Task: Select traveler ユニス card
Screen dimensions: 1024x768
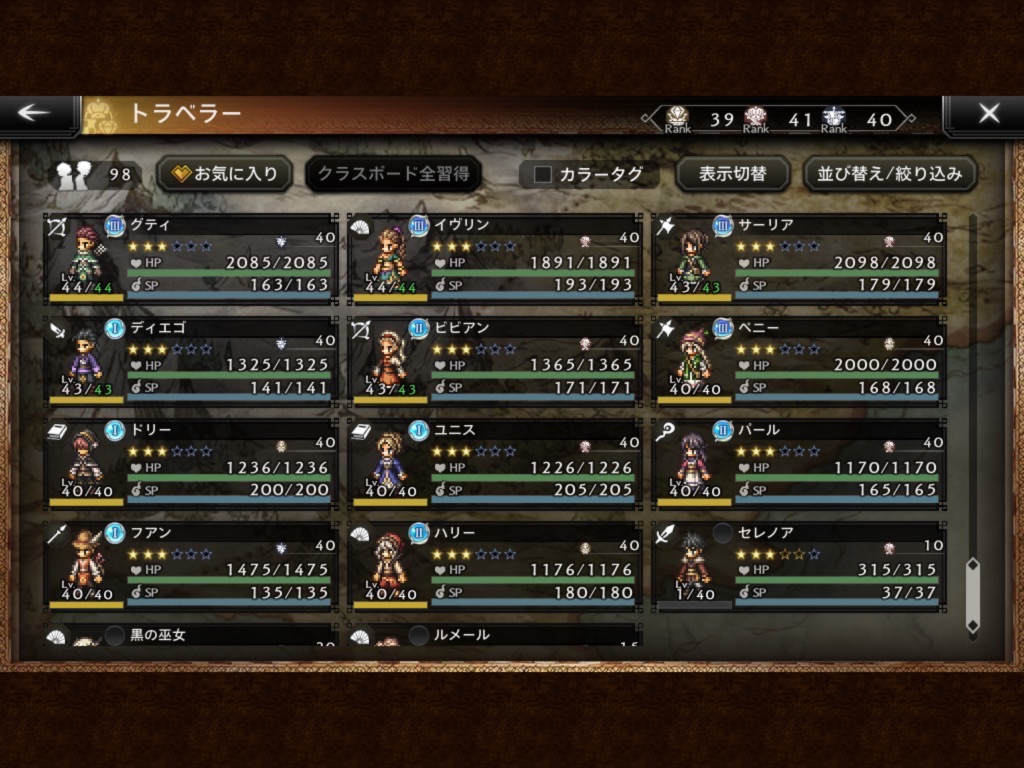Action: 496,462
